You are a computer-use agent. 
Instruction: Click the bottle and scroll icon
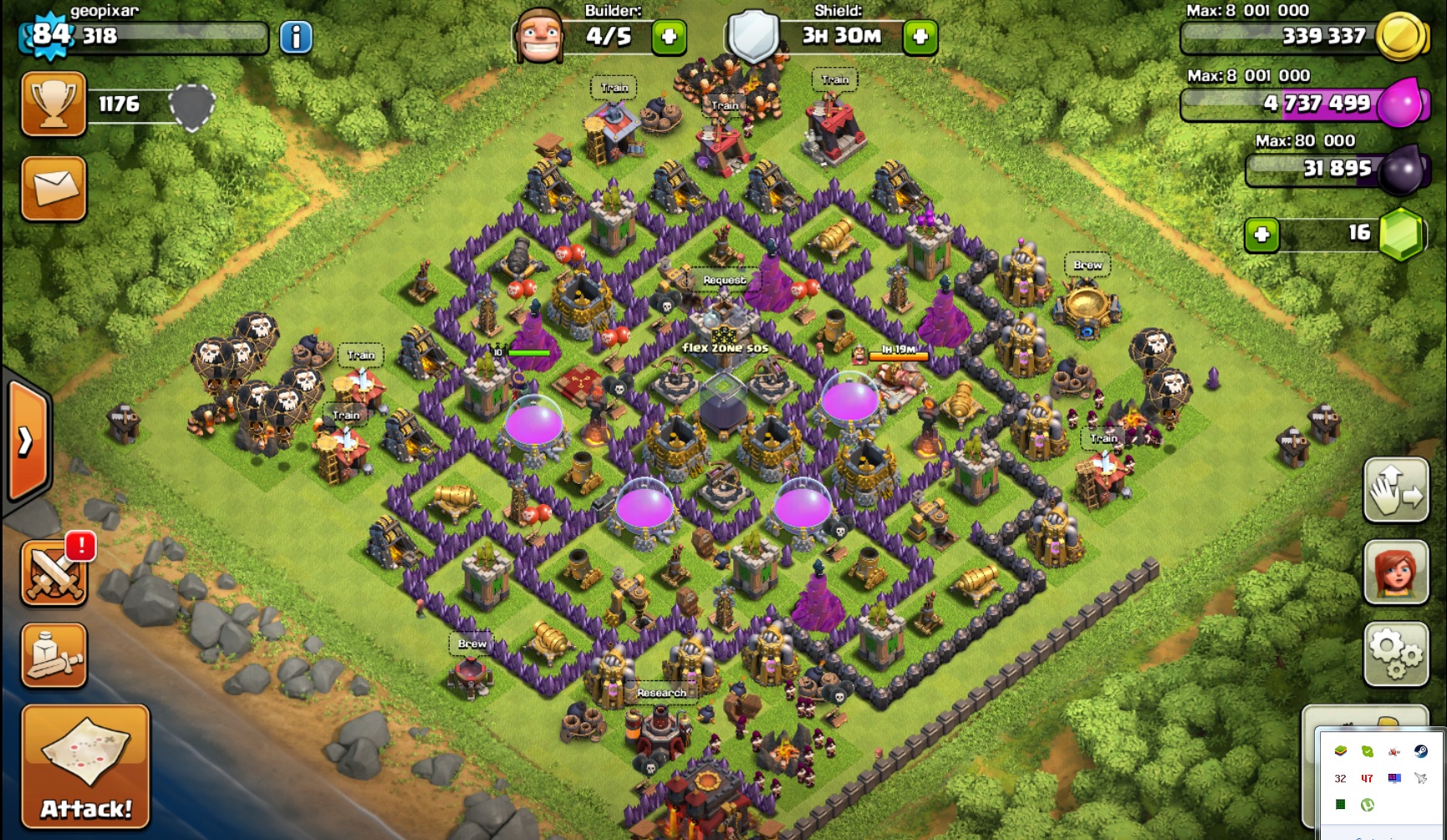pos(54,655)
